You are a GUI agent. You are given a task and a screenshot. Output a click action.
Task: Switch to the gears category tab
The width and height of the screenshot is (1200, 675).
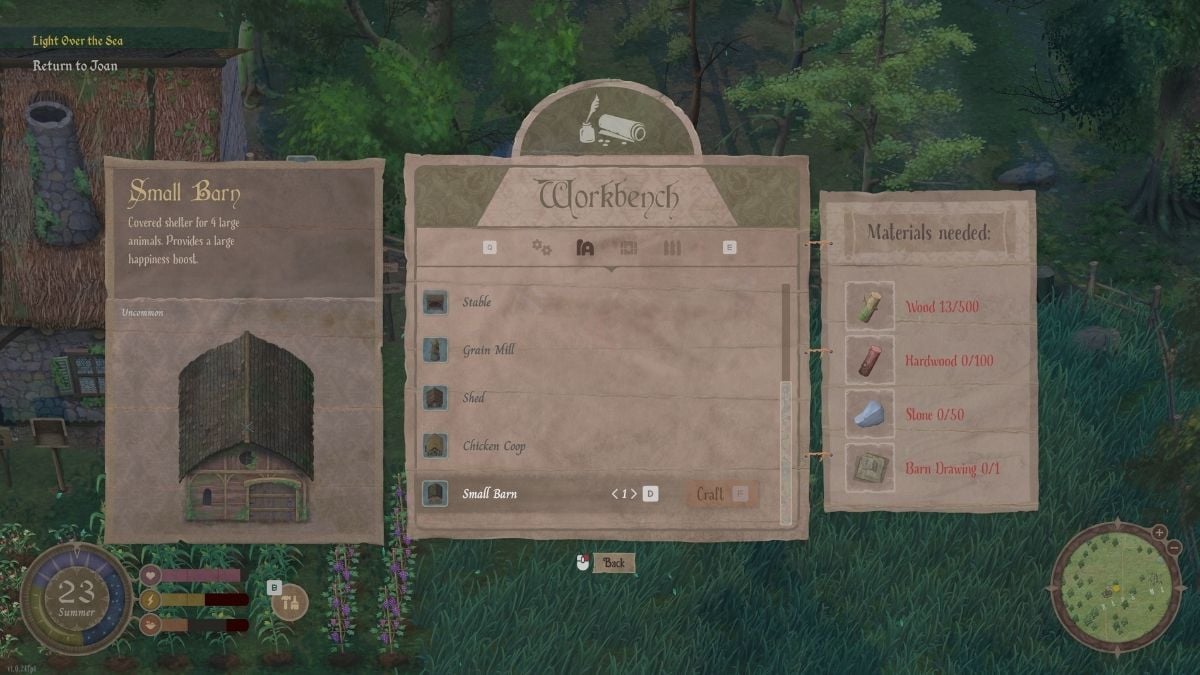542,247
